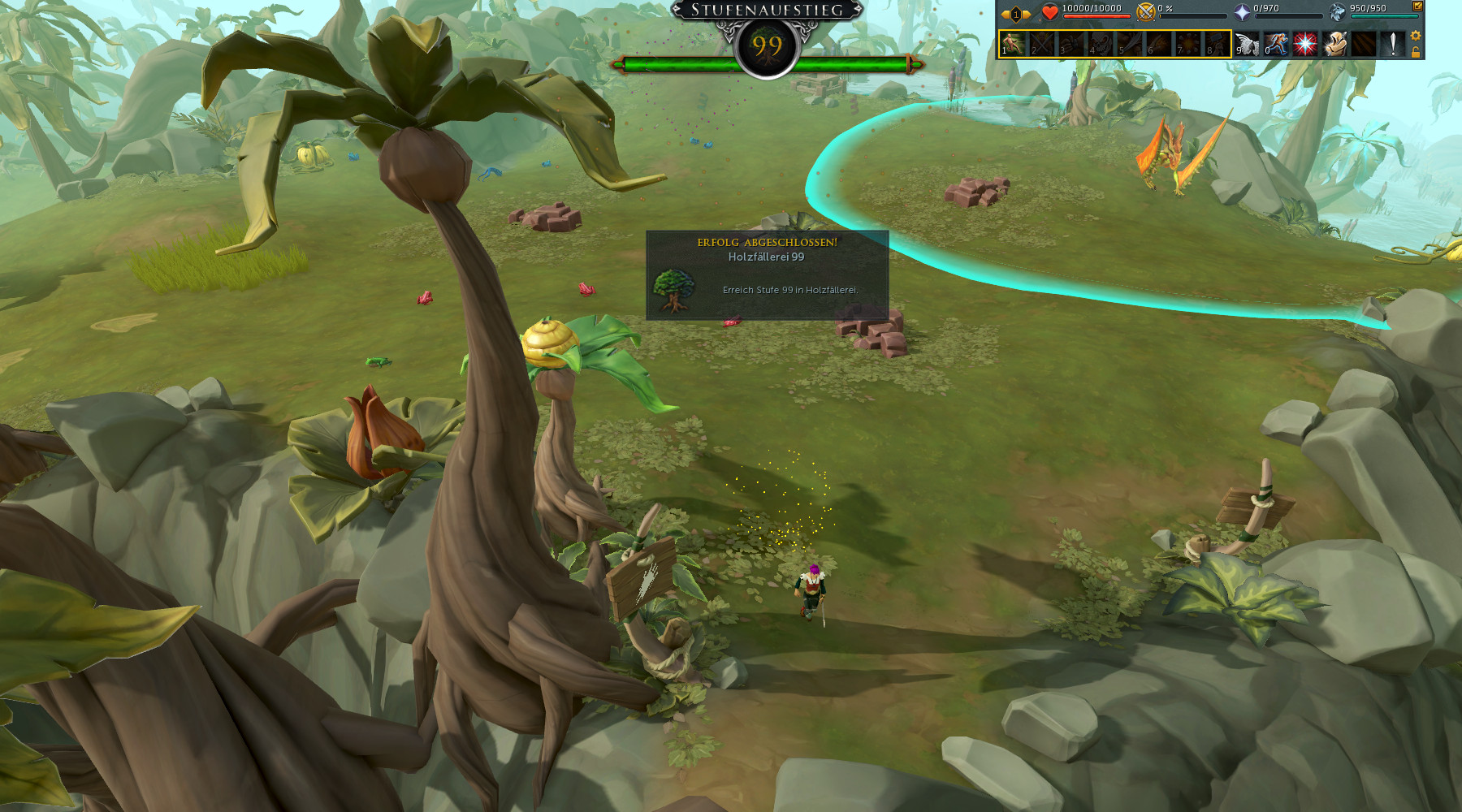Click the summoning wolf icon
The height and width of the screenshot is (812, 1462).
1337,11
